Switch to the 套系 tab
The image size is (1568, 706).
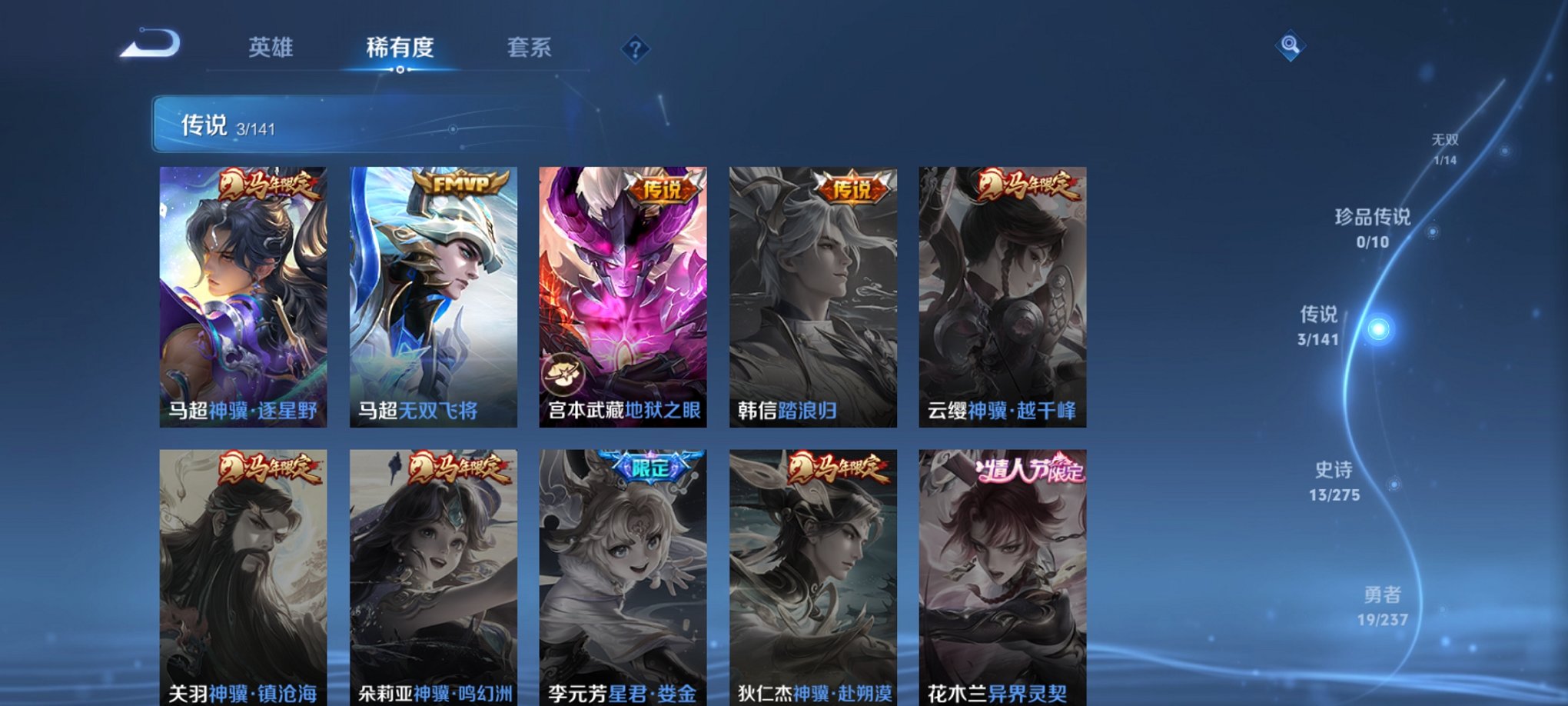tap(536, 46)
